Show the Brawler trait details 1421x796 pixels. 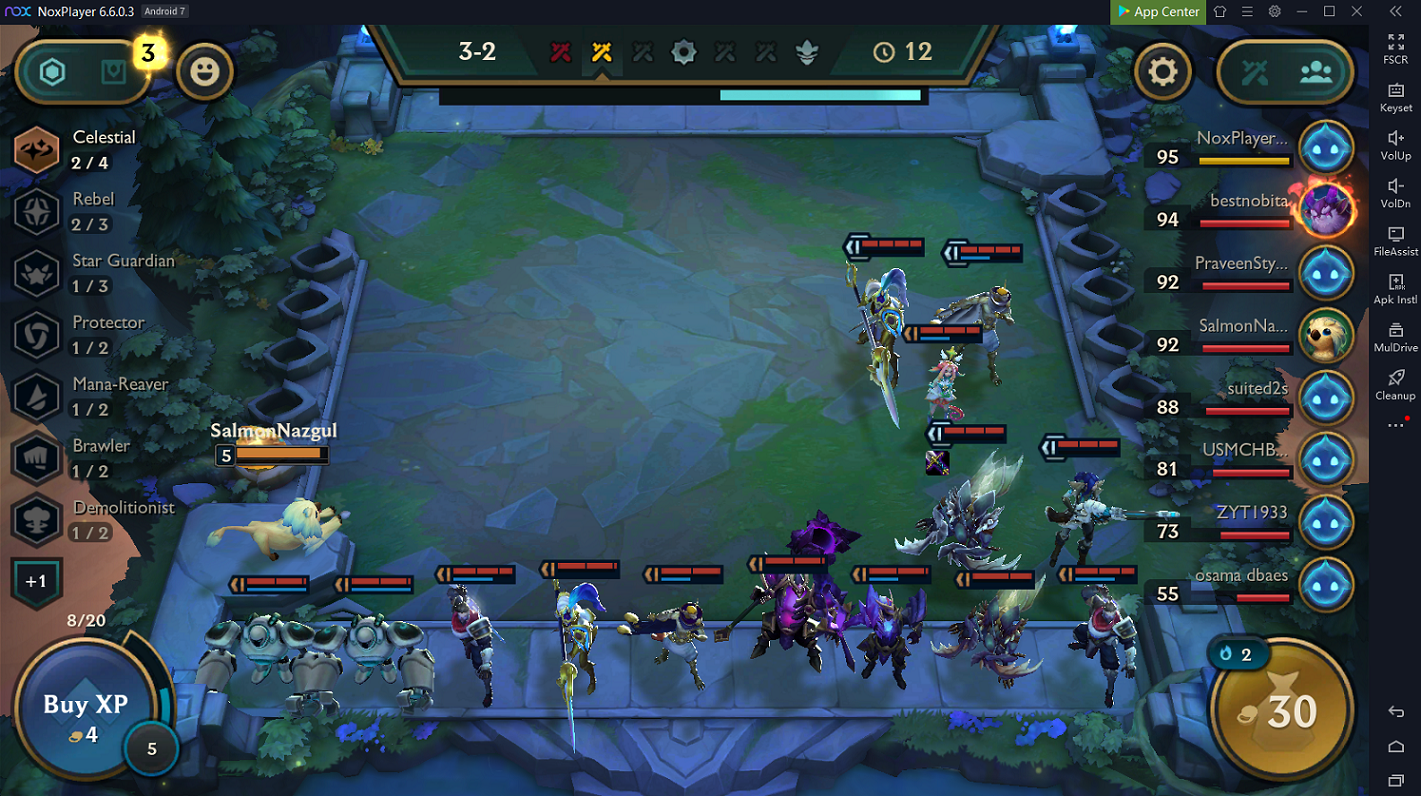(36, 459)
